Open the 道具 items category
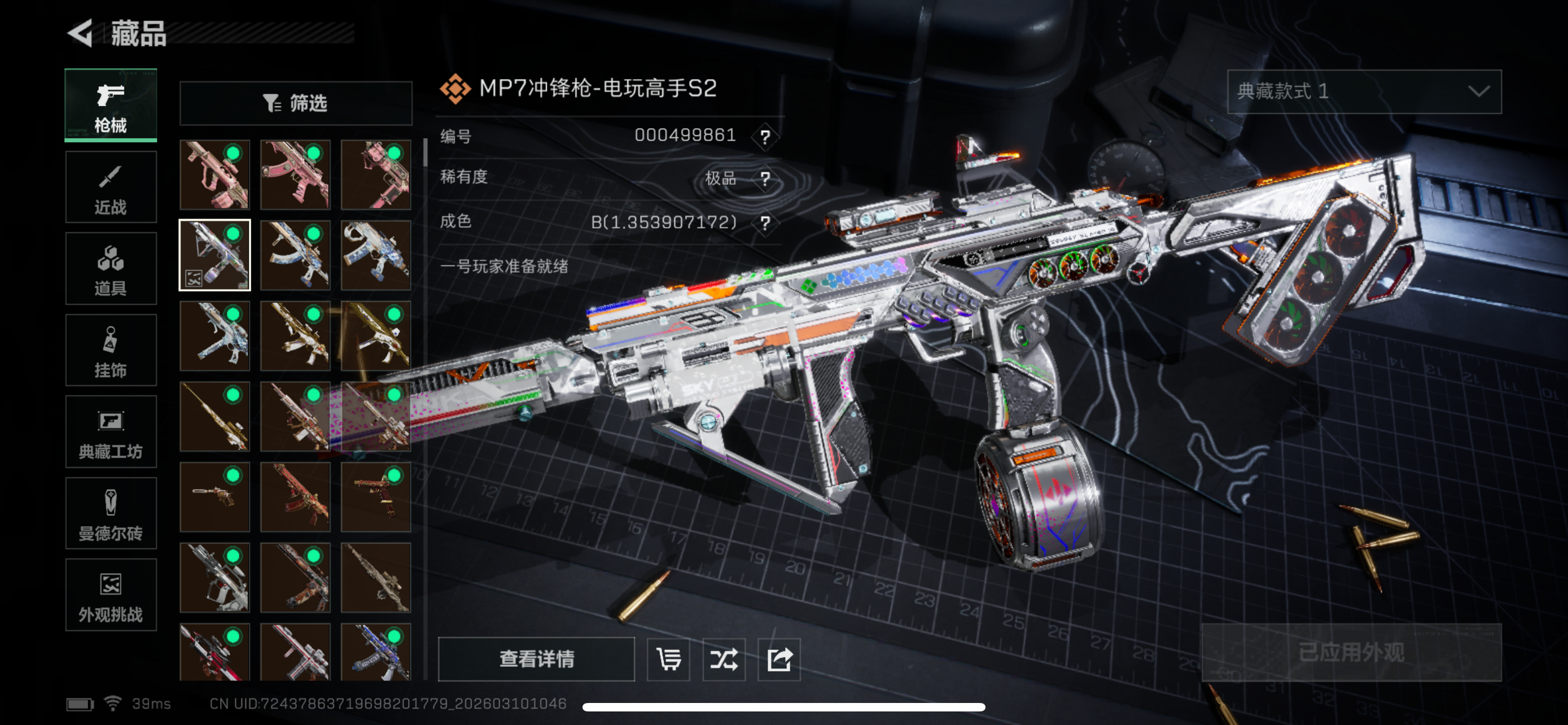The width and height of the screenshot is (1568, 725). pyautogui.click(x=111, y=268)
